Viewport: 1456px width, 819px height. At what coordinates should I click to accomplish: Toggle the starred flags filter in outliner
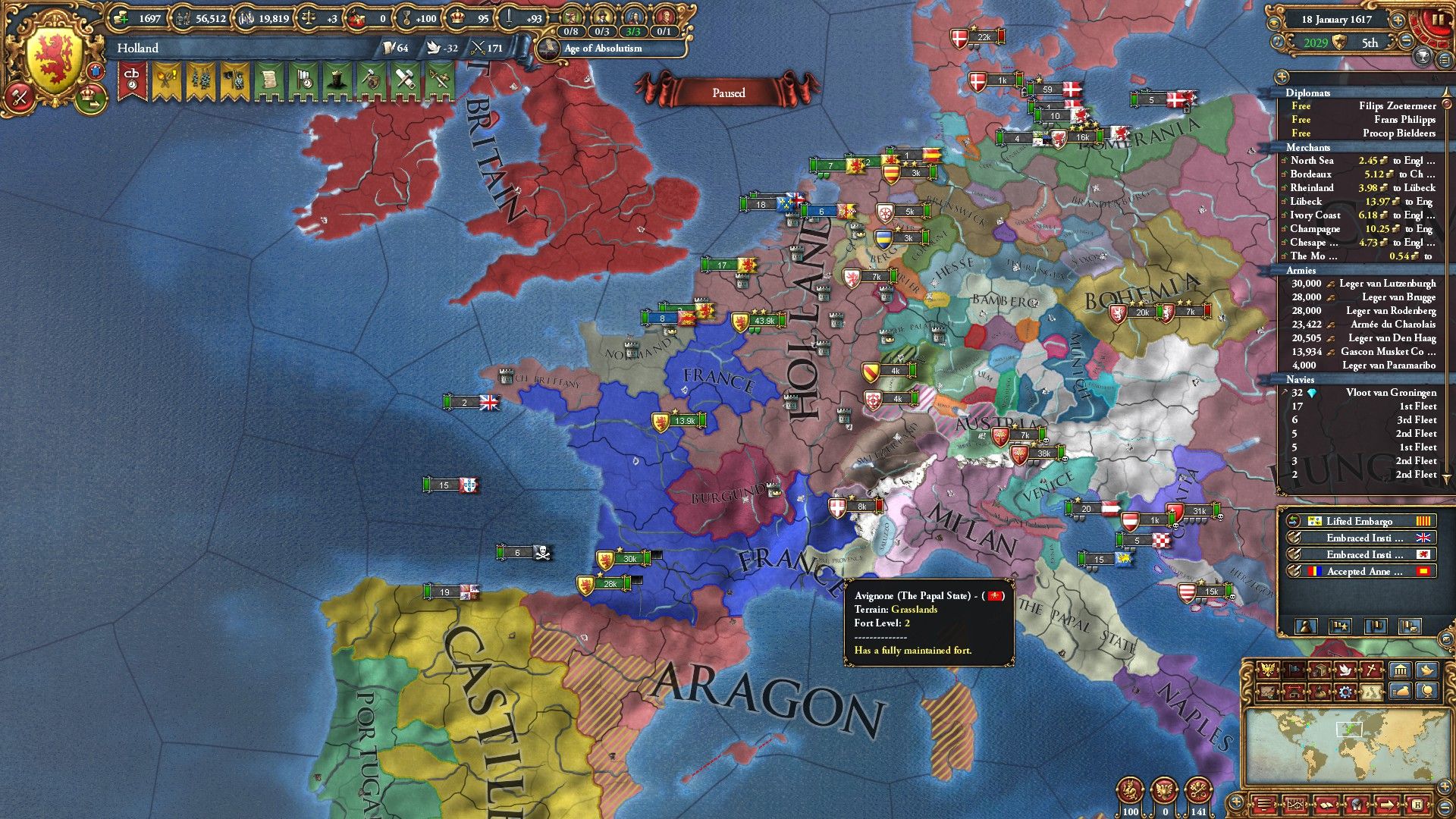(1340, 626)
